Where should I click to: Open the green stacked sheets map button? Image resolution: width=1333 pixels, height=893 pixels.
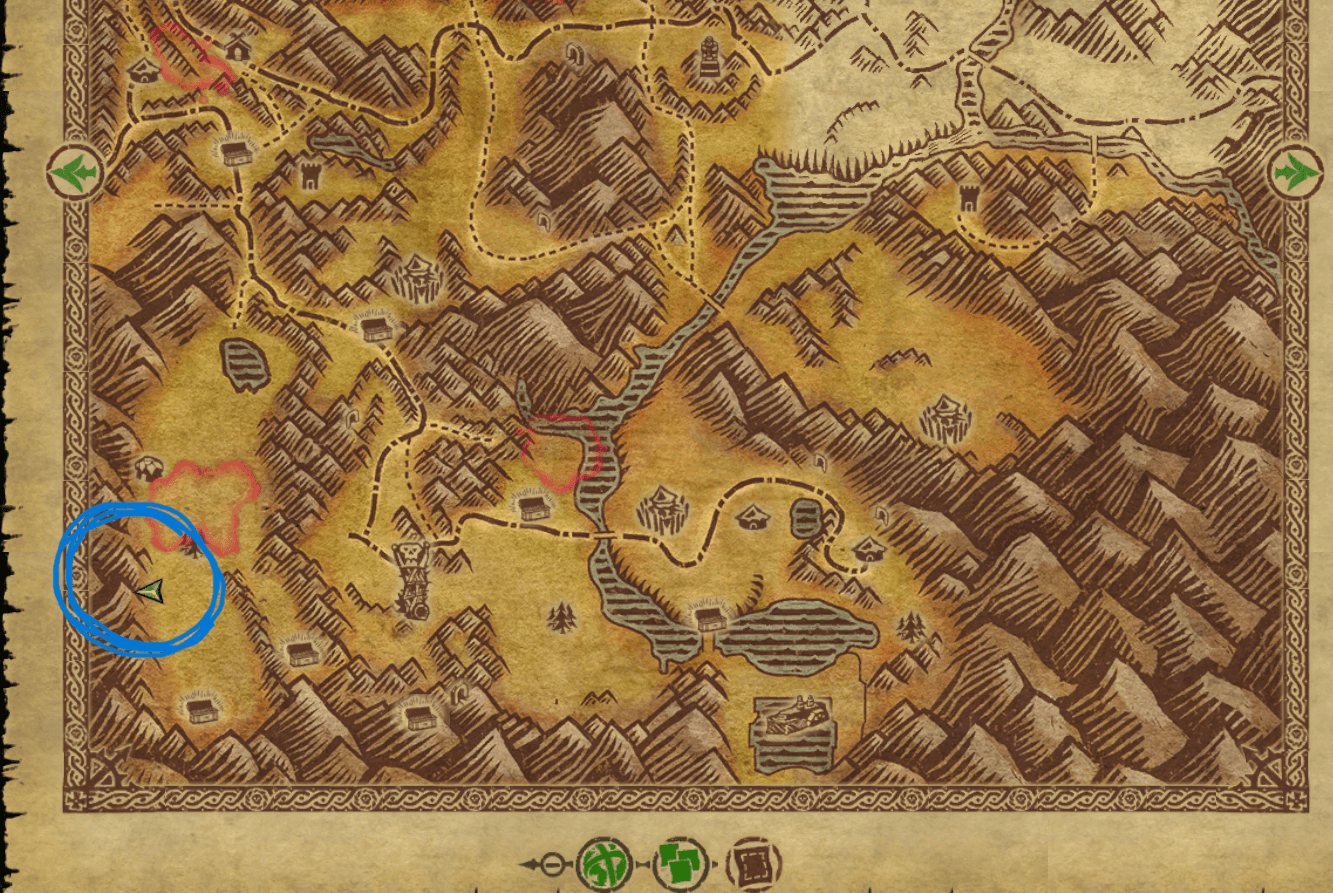[x=681, y=863]
